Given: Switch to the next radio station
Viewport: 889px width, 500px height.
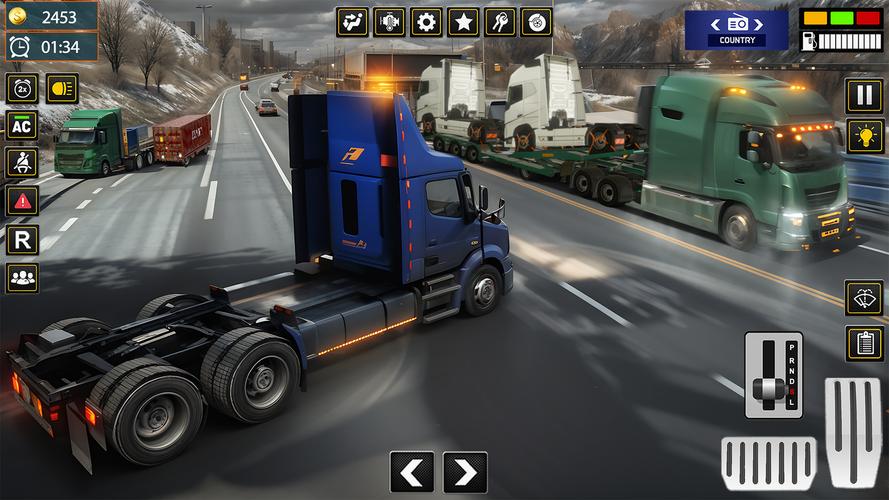Looking at the screenshot, I should pos(758,23).
